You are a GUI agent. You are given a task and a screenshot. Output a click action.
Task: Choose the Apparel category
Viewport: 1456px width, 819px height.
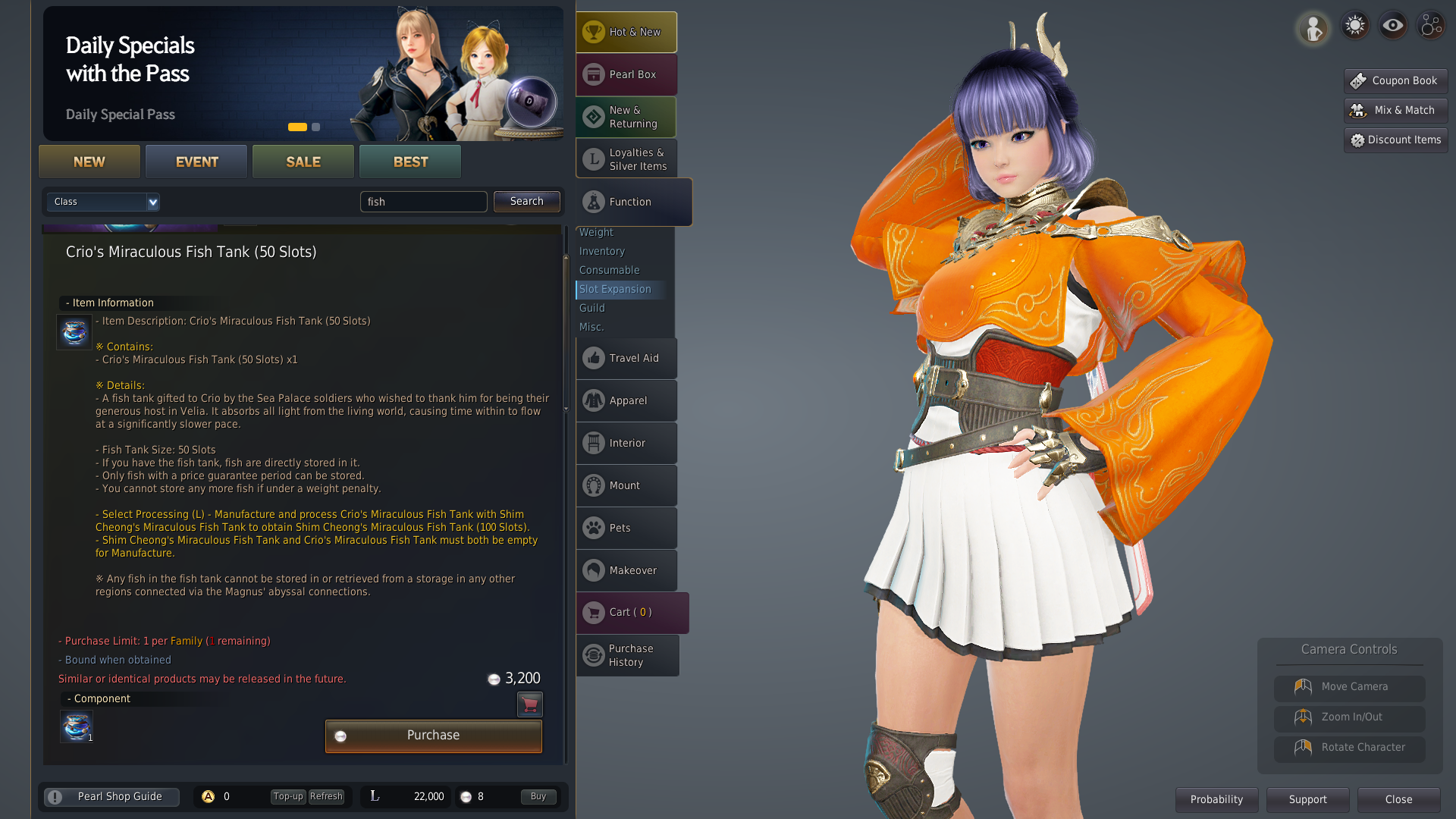(626, 400)
